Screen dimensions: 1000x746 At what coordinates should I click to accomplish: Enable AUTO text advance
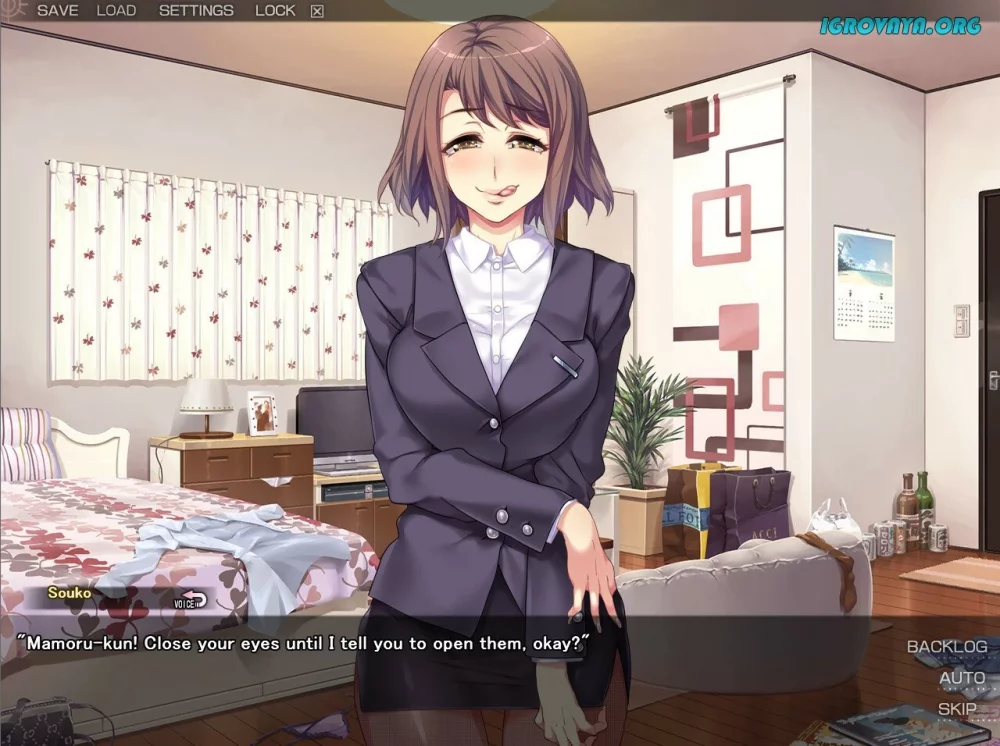[961, 678]
